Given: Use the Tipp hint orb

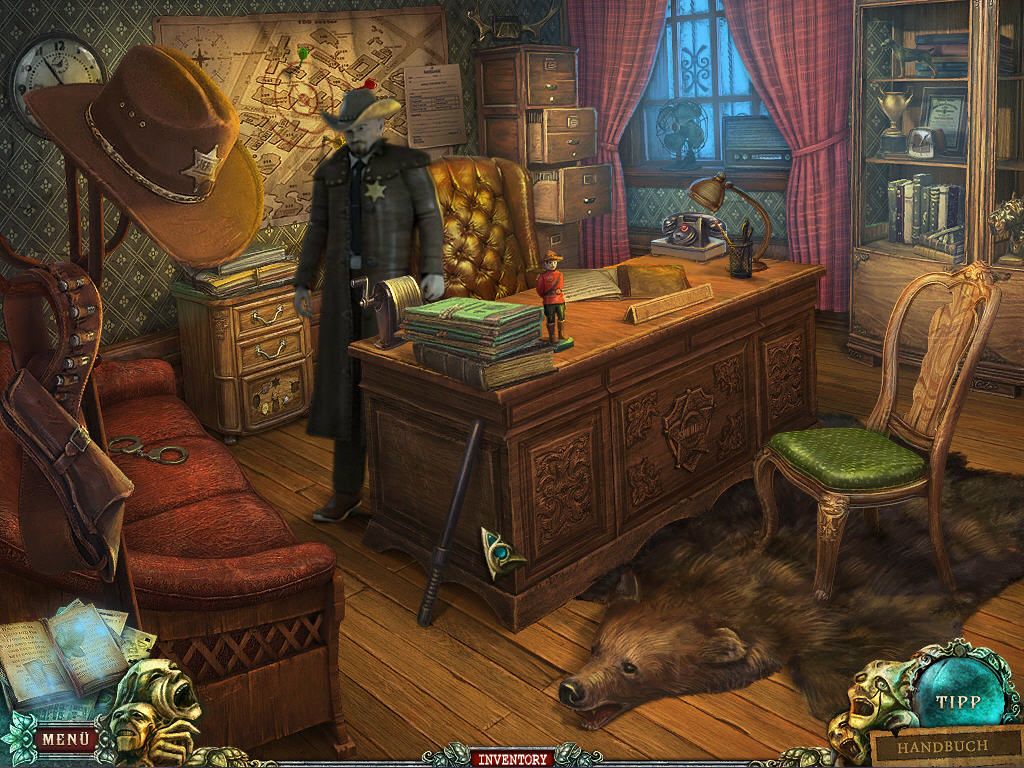Looking at the screenshot, I should tap(957, 701).
